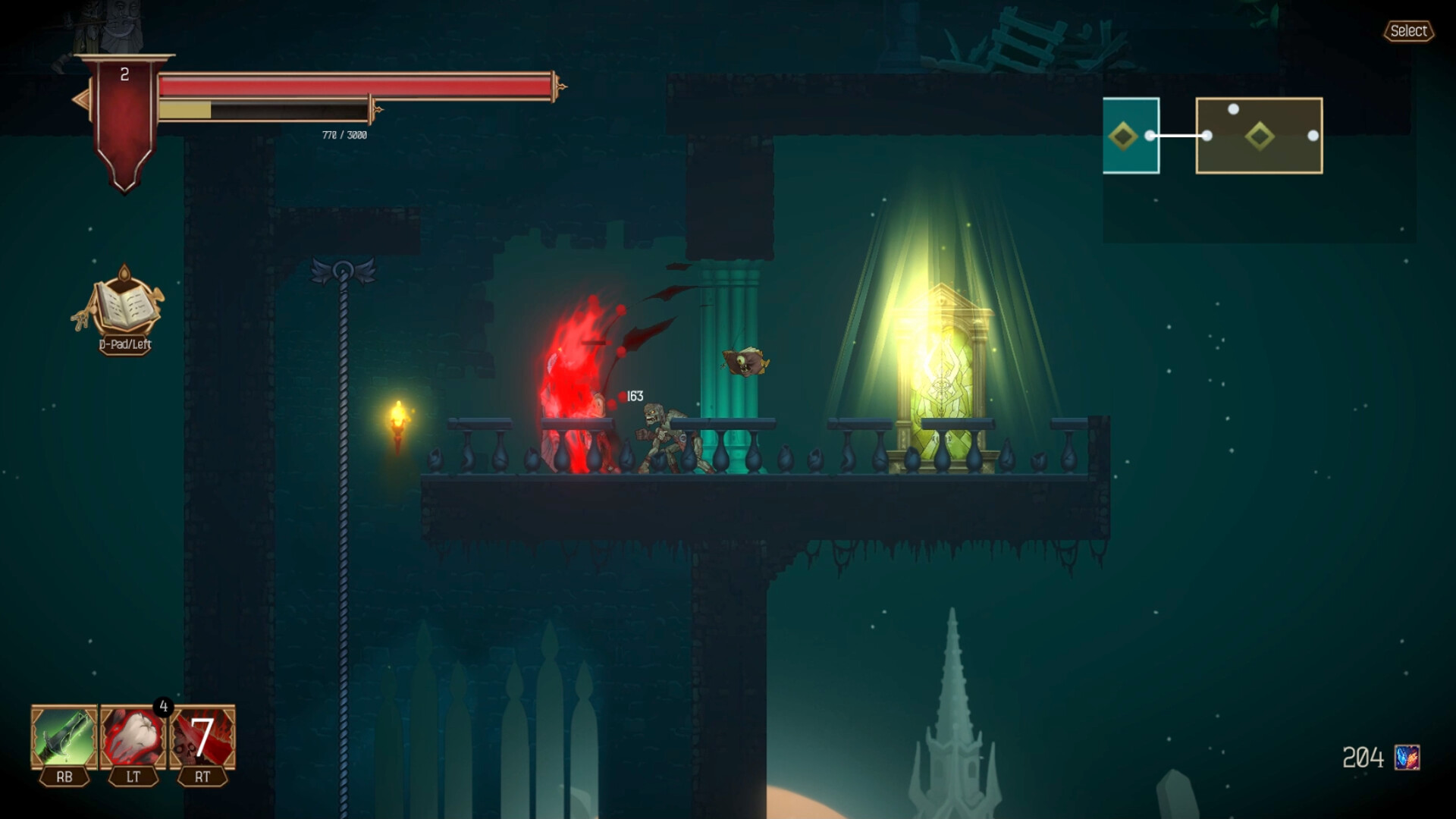Click the white exit dot on the right map room
The image size is (1456, 819).
point(1314,136)
